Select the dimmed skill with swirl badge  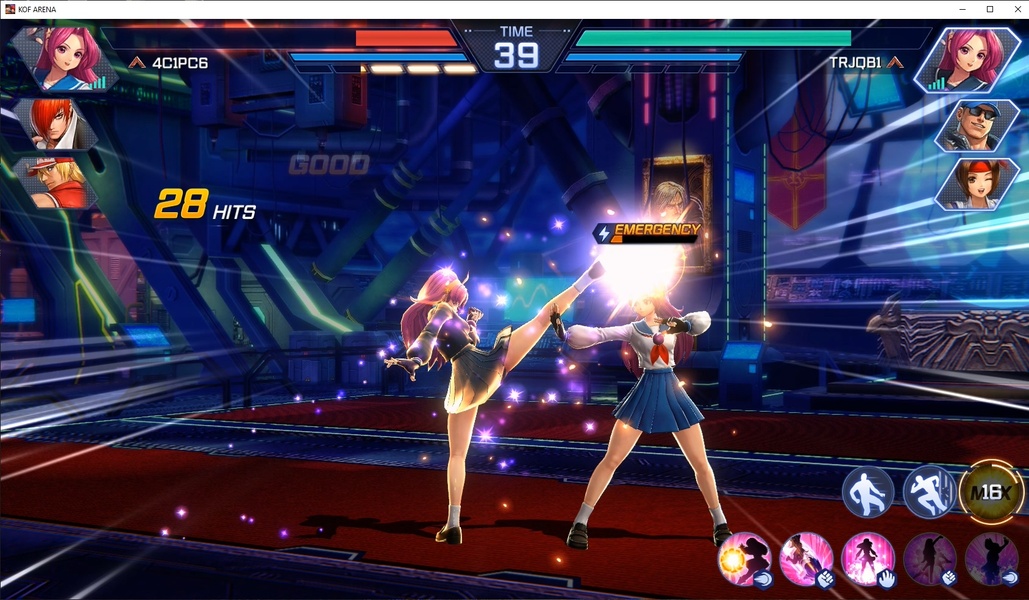990,558
